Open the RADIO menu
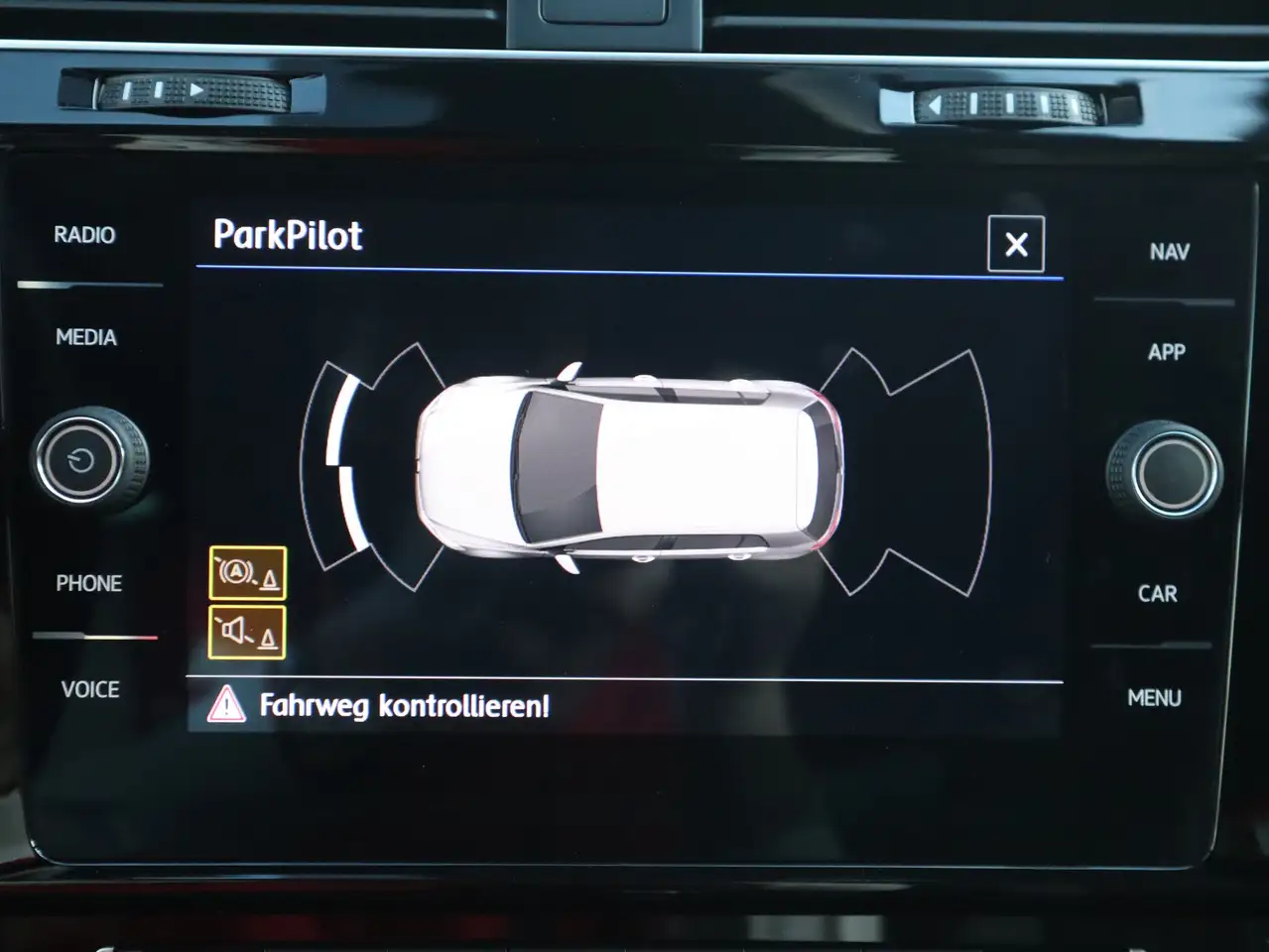This screenshot has height=952, width=1269. [84, 235]
